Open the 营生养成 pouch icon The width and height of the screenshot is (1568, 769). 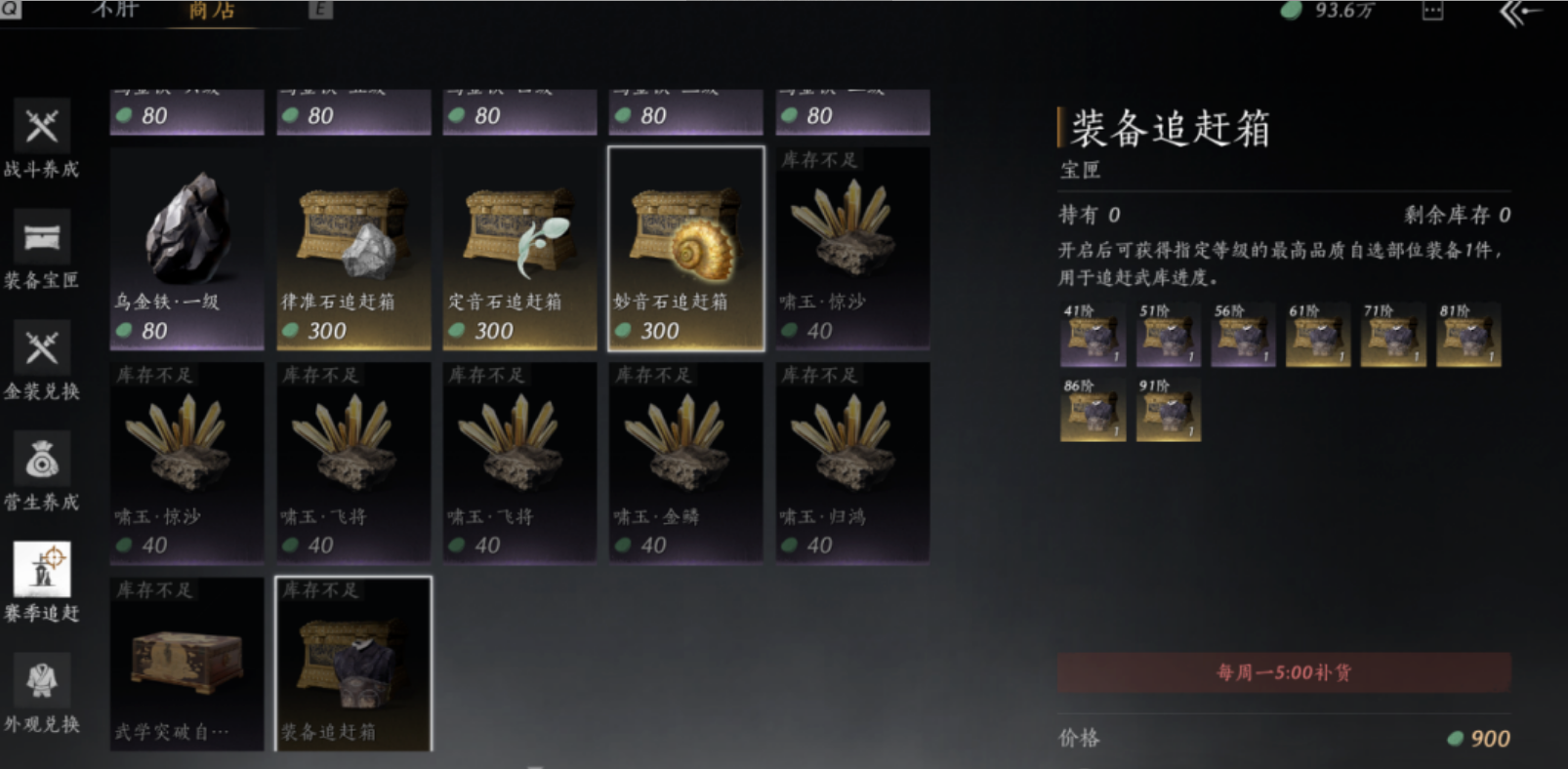coord(39,459)
